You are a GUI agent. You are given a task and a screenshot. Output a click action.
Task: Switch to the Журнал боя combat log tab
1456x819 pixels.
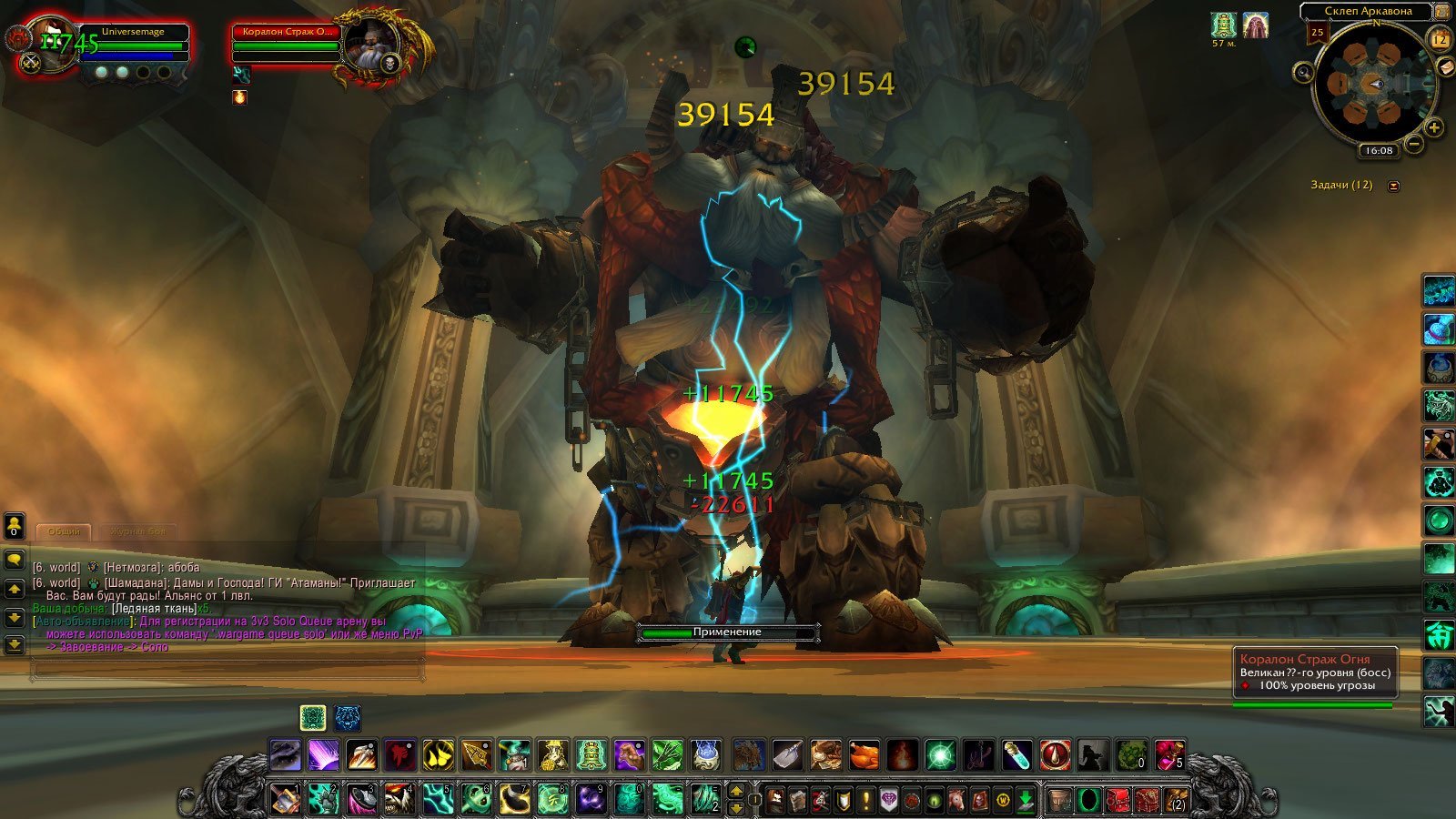click(137, 531)
